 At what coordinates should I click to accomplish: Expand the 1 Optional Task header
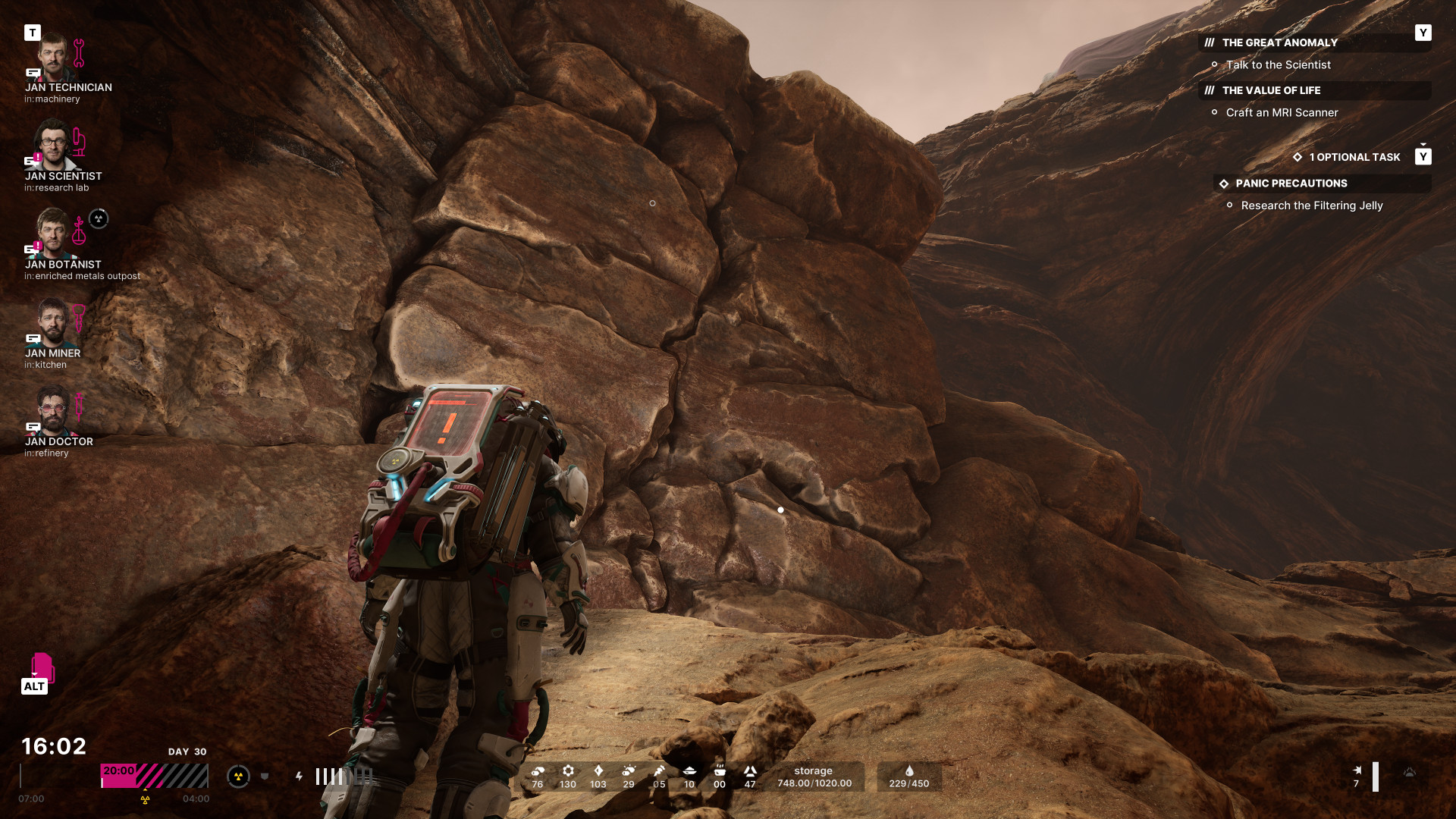click(1354, 157)
